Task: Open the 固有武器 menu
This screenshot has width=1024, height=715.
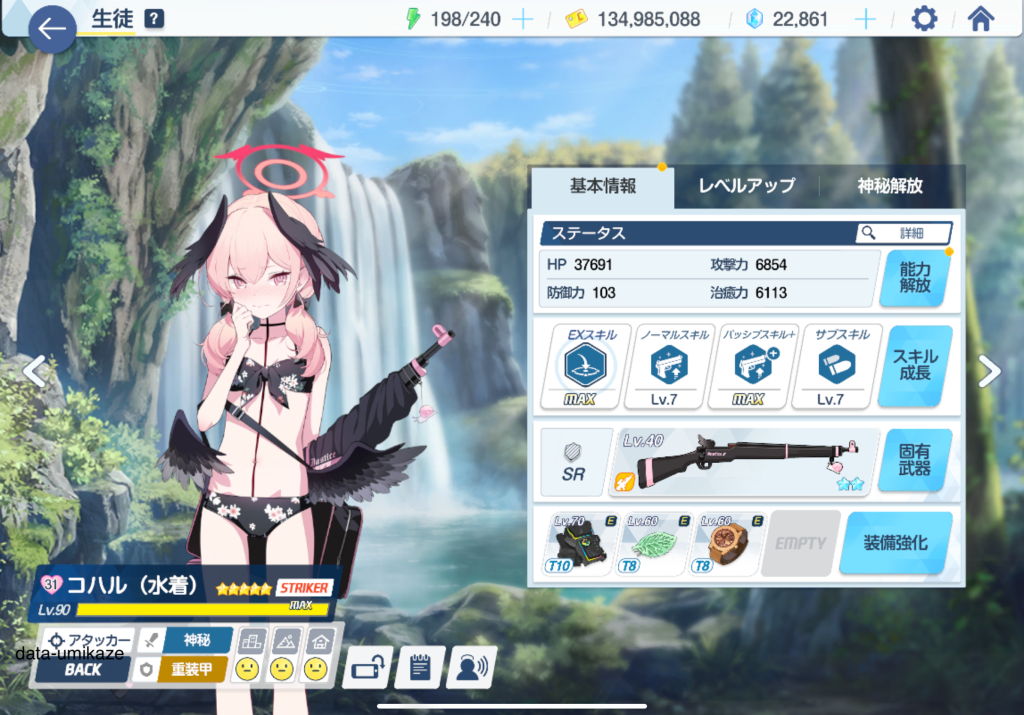Action: 914,461
